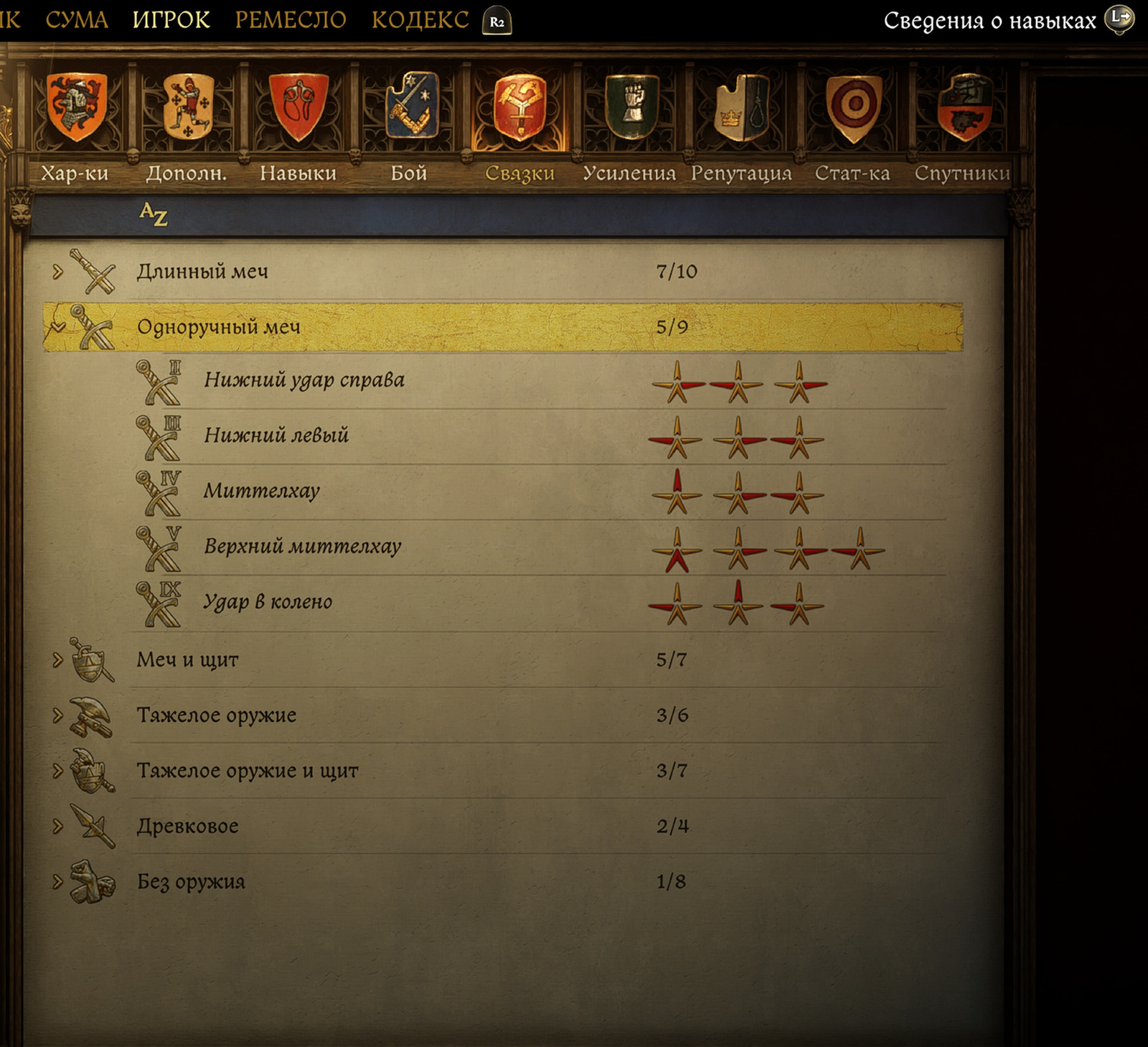Select the Миттелхау combo row
The height and width of the screenshot is (1047, 1148).
262,492
